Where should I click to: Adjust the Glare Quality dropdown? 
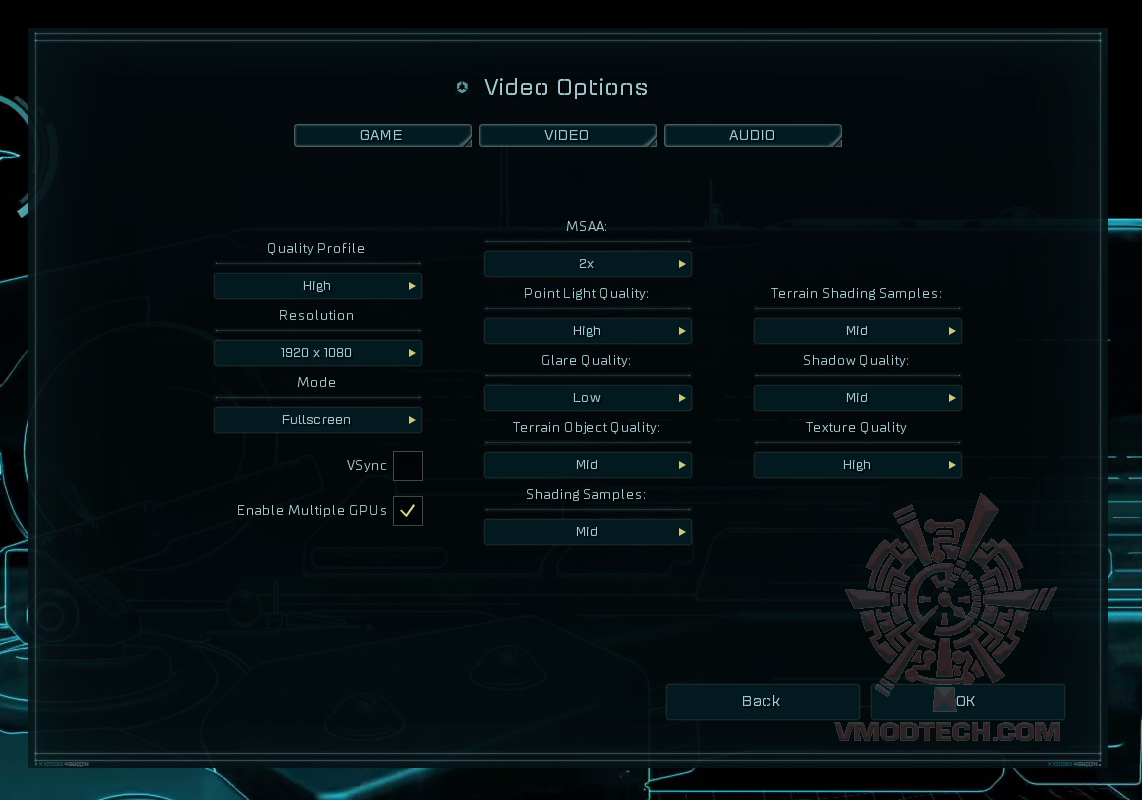click(x=588, y=398)
